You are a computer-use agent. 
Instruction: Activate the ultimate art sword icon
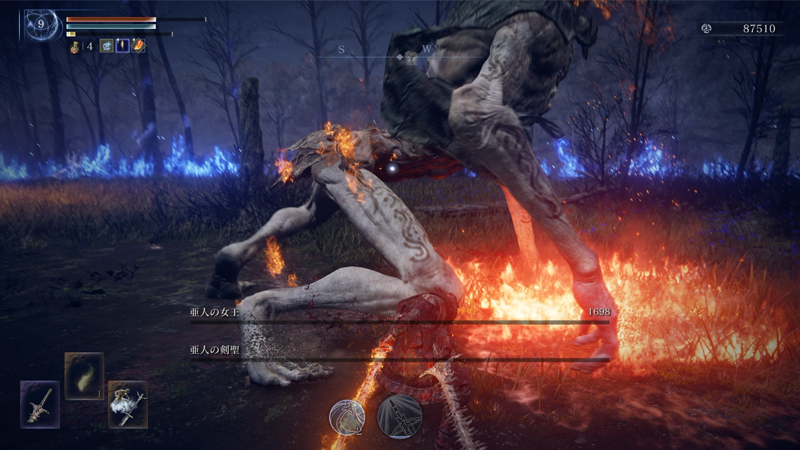tap(399, 416)
